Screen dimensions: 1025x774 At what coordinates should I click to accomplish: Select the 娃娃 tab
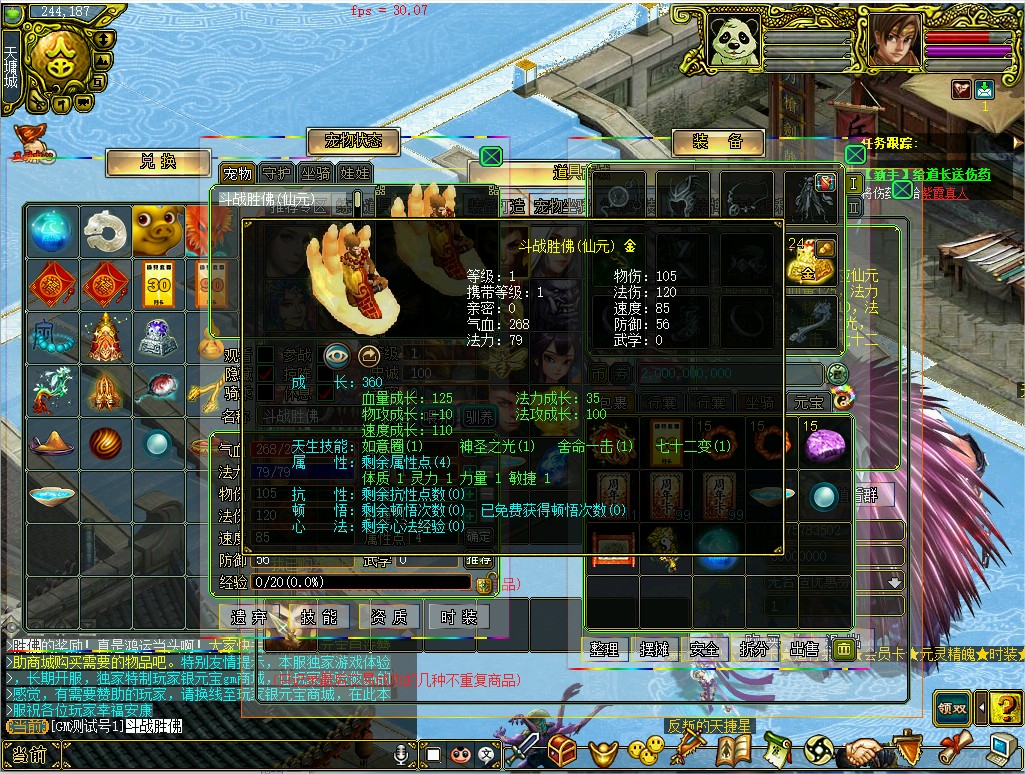[x=353, y=174]
